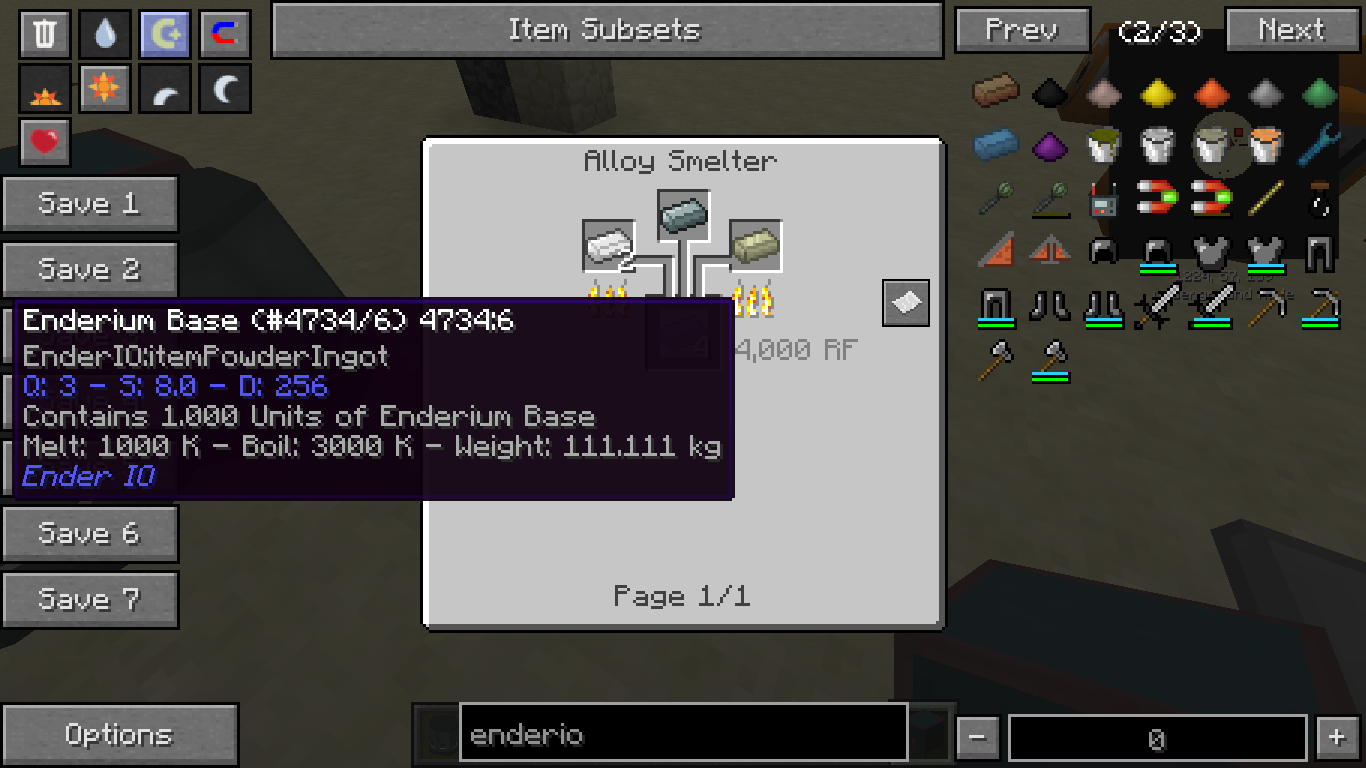1366x768 pixels.
Task: Heal the player with the heart icon
Action: click(45, 143)
